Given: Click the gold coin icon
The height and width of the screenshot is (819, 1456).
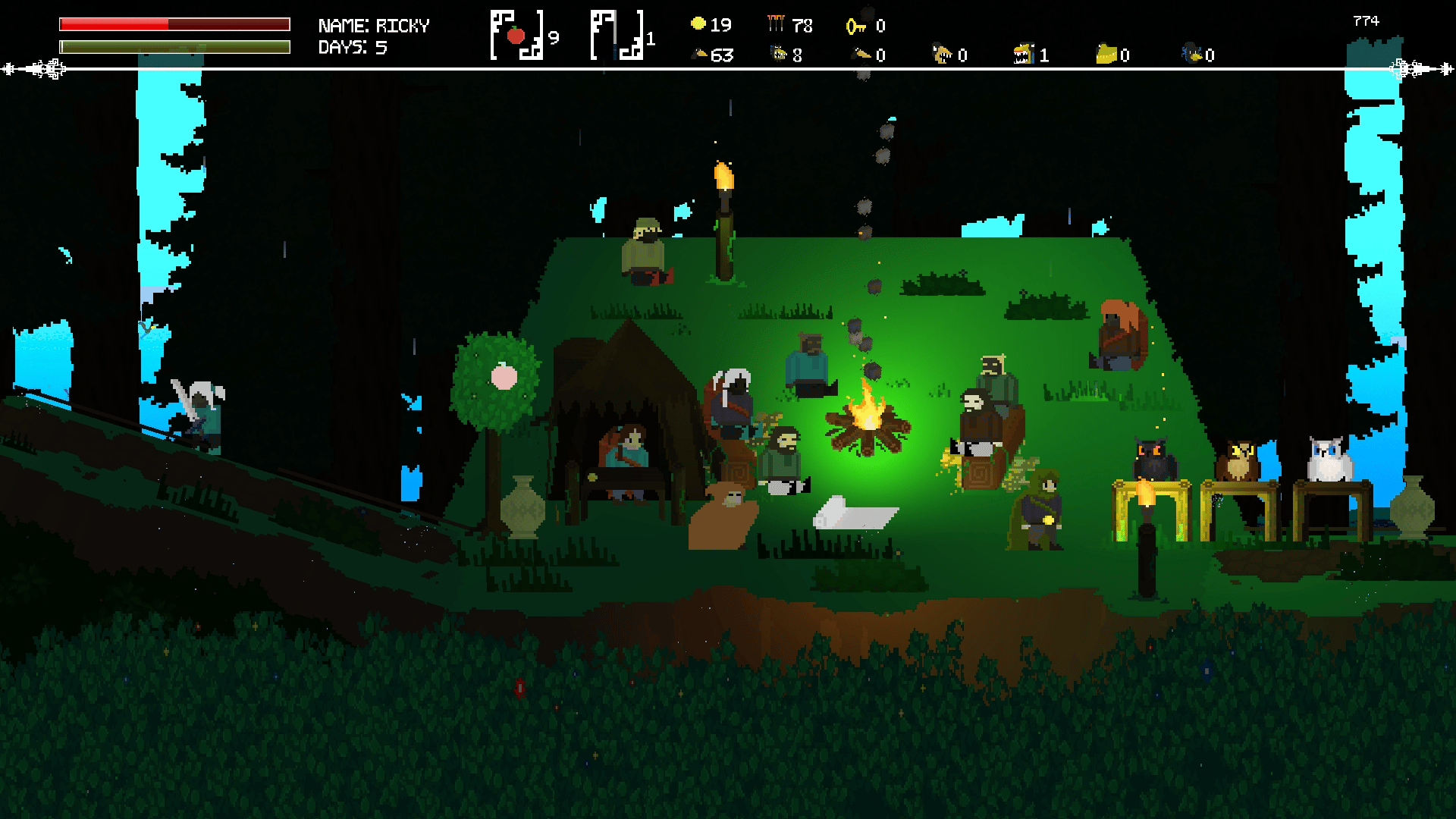Looking at the screenshot, I should [698, 24].
